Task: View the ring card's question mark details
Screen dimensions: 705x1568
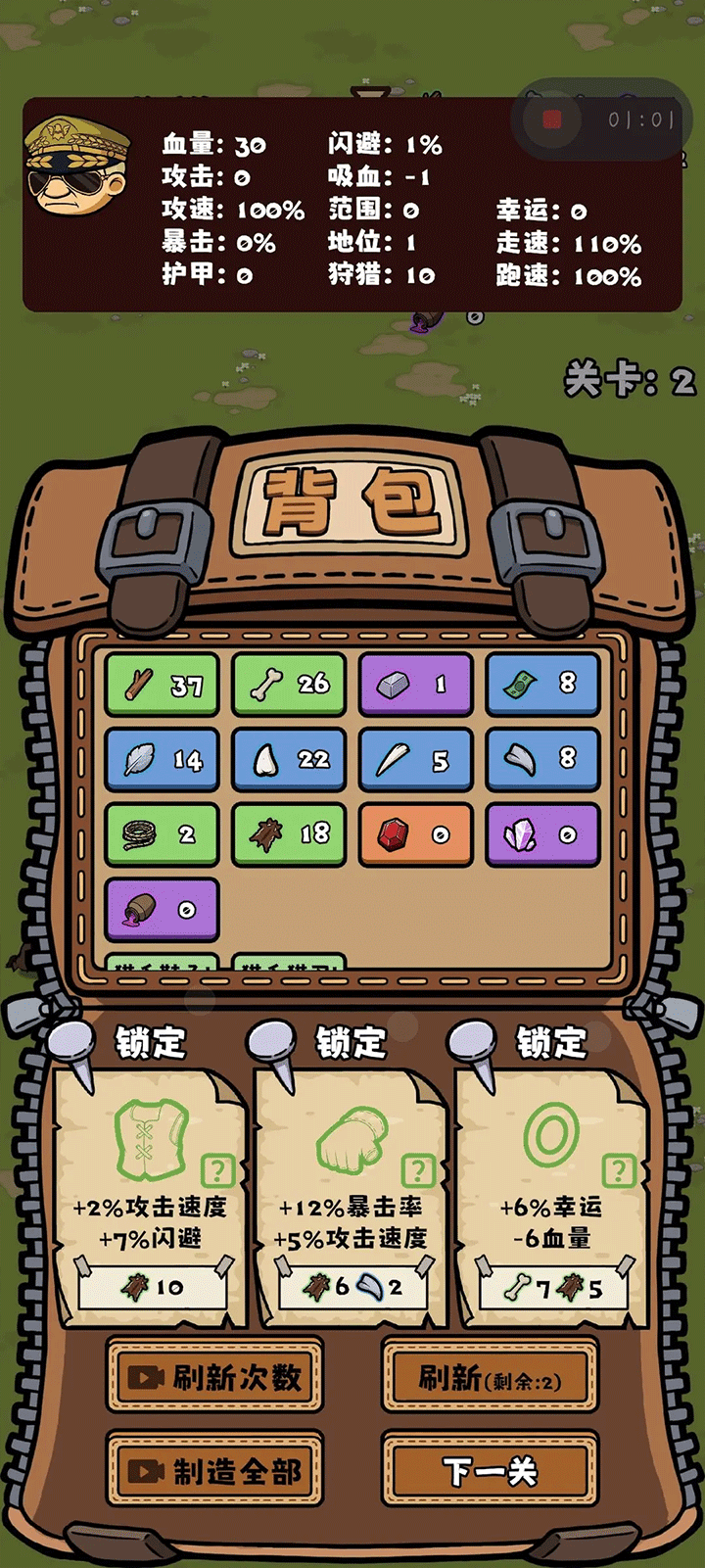Action: click(x=618, y=1169)
